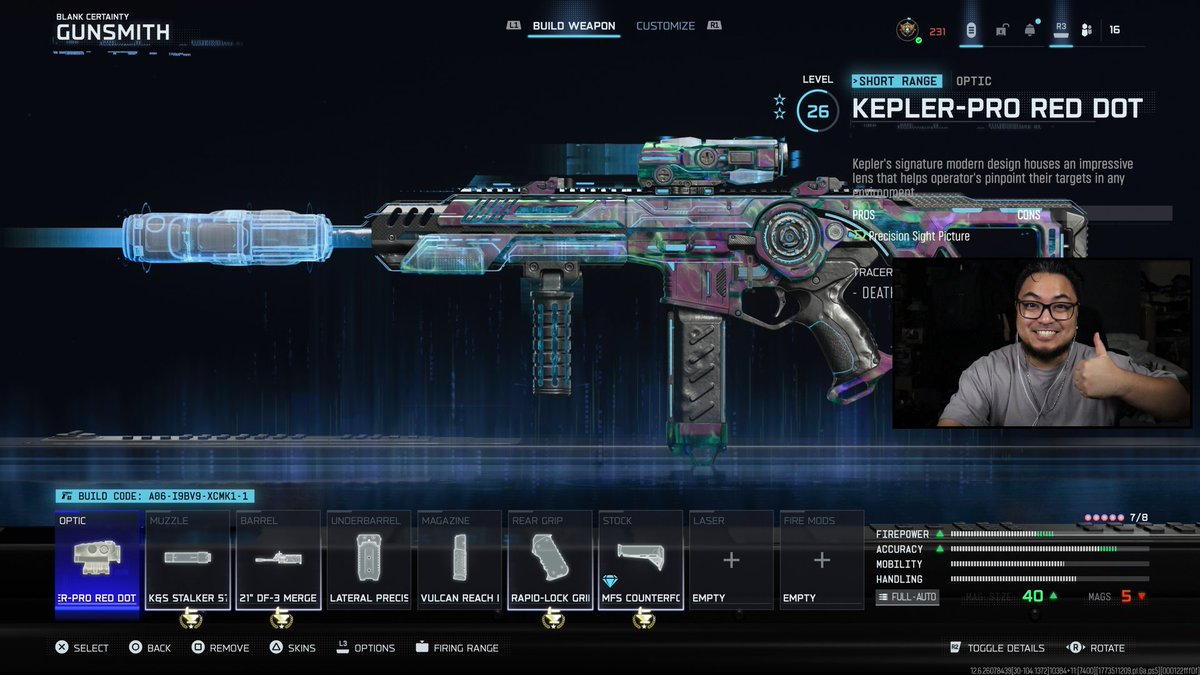The image size is (1200, 675).
Task: Open the social party icon
Action: click(1087, 30)
